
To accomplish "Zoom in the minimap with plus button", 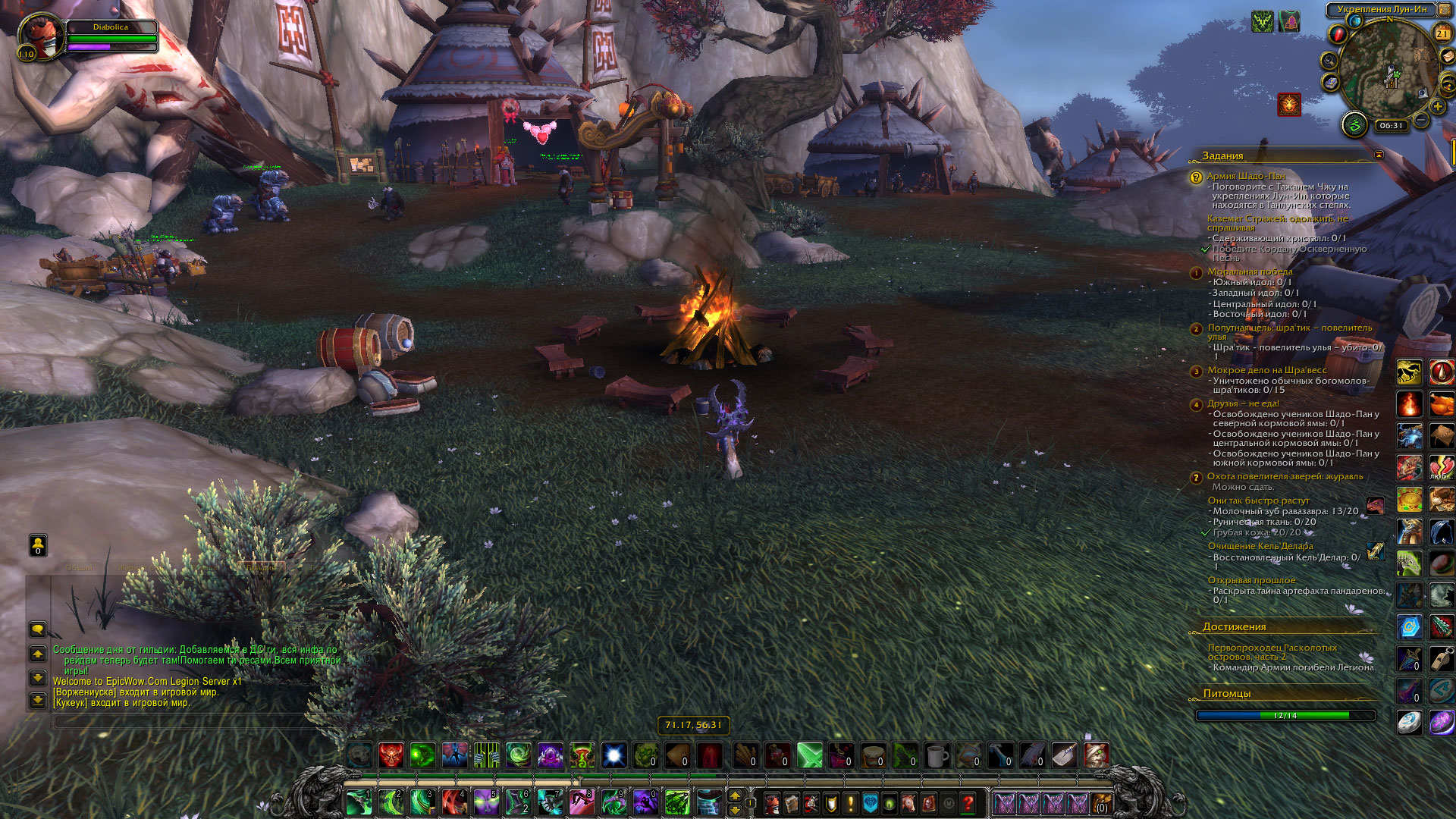I will (x=1438, y=107).
